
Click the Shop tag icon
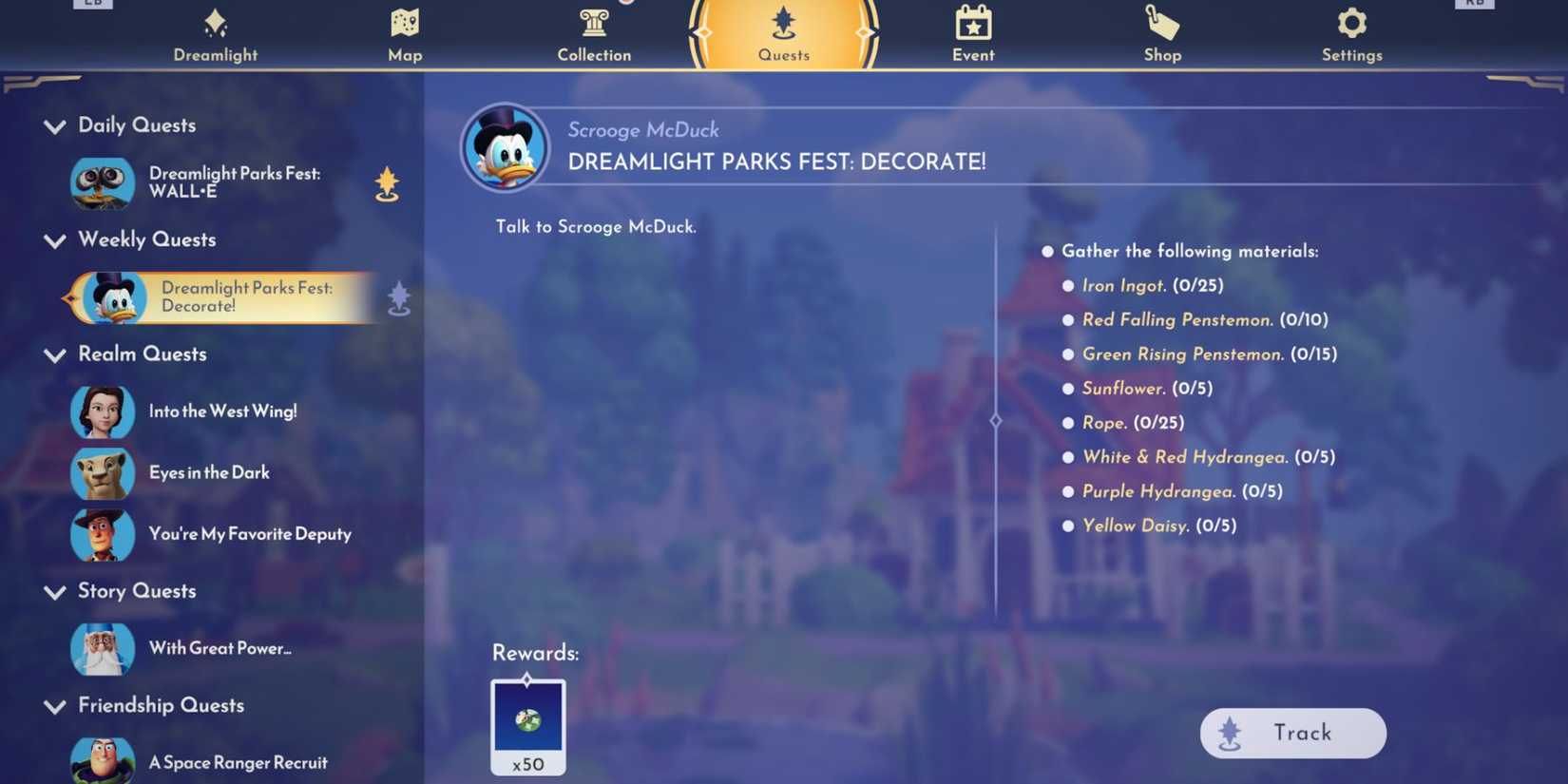pos(1161,21)
